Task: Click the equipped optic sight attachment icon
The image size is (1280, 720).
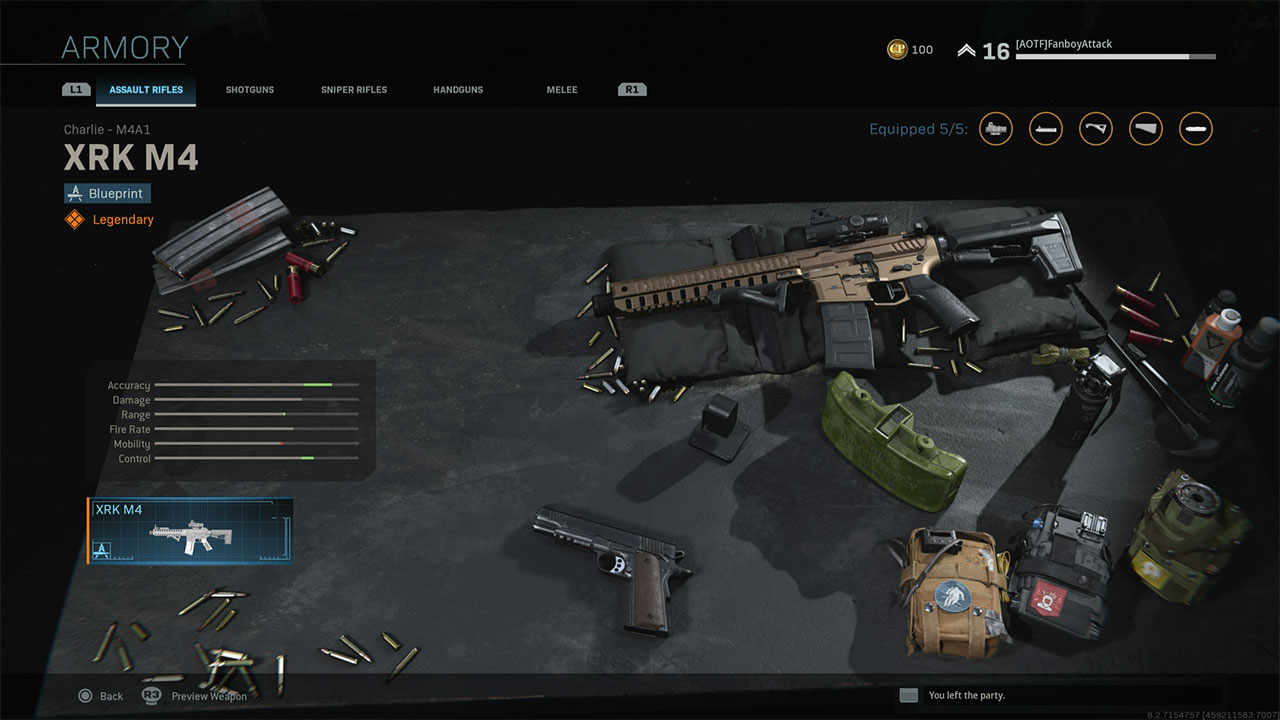Action: click(996, 129)
